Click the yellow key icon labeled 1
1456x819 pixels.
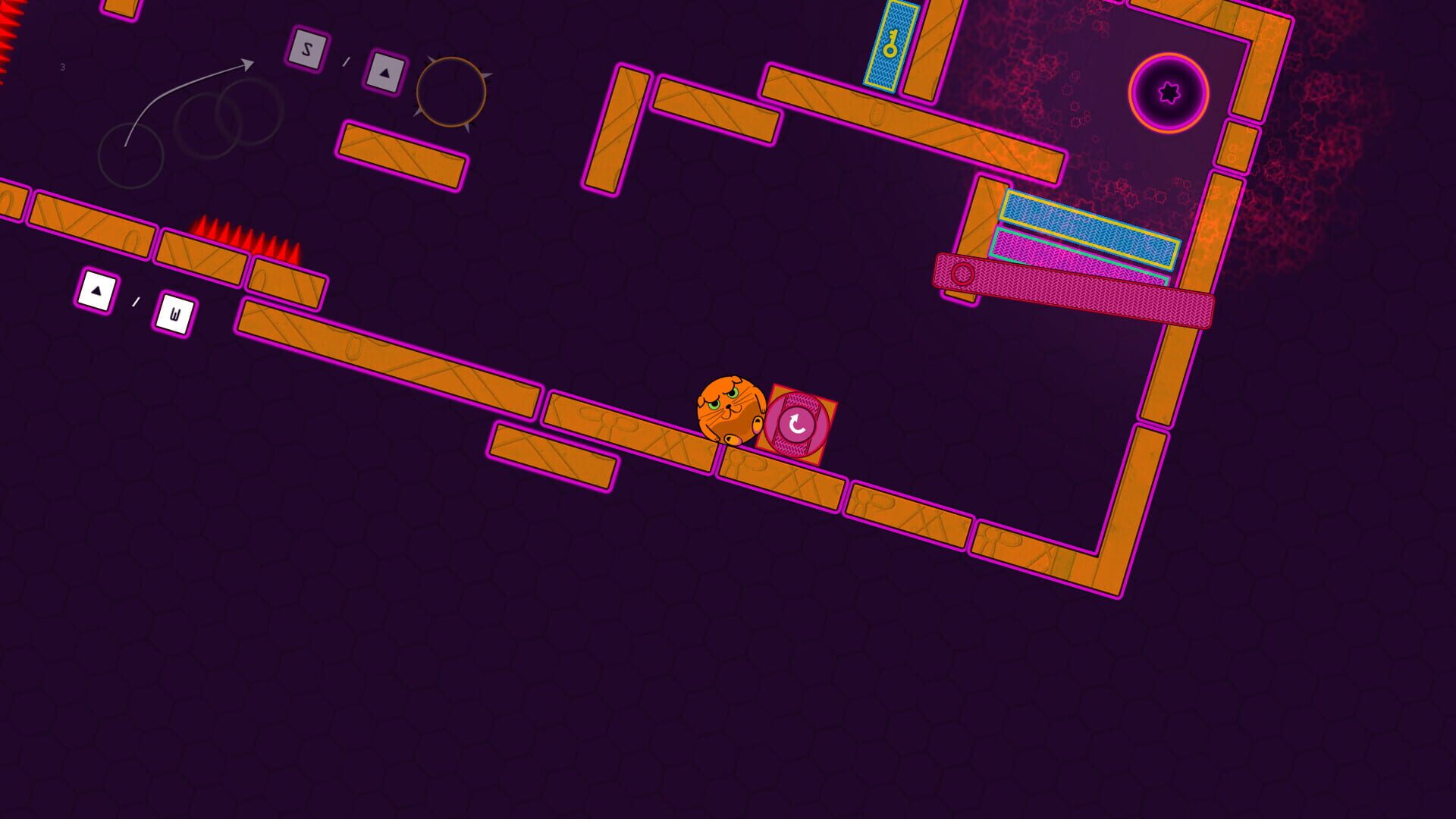(x=891, y=44)
